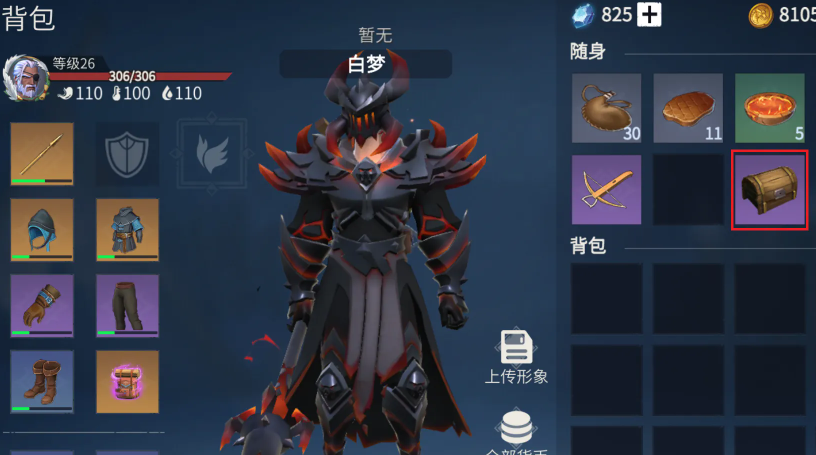This screenshot has width=816, height=455.
Task: Click the 白梦 character name plate
Action: pos(365,65)
